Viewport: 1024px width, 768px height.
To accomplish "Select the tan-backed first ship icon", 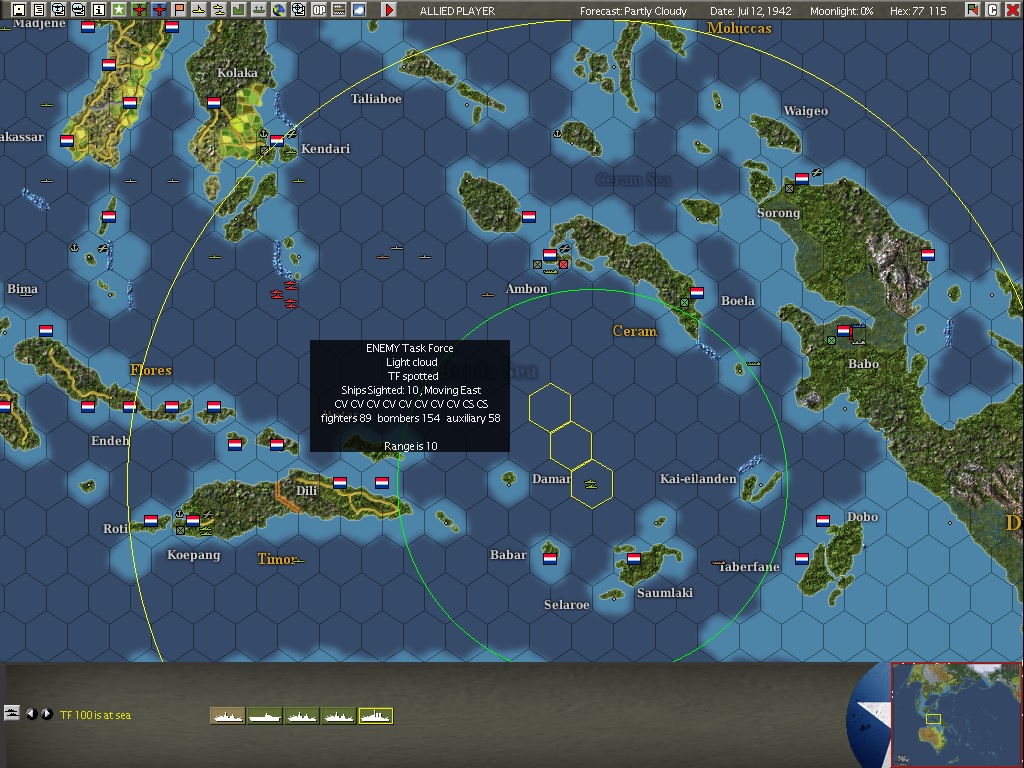I will [x=227, y=715].
